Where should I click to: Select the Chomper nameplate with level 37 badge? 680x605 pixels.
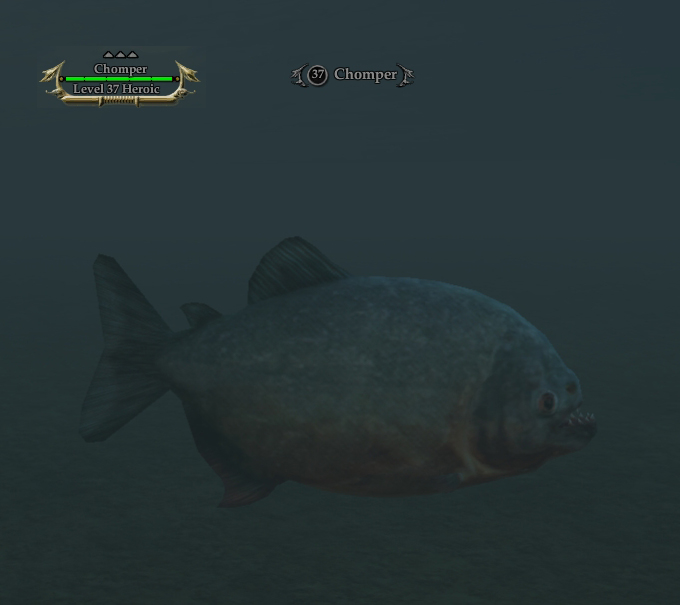[x=352, y=75]
